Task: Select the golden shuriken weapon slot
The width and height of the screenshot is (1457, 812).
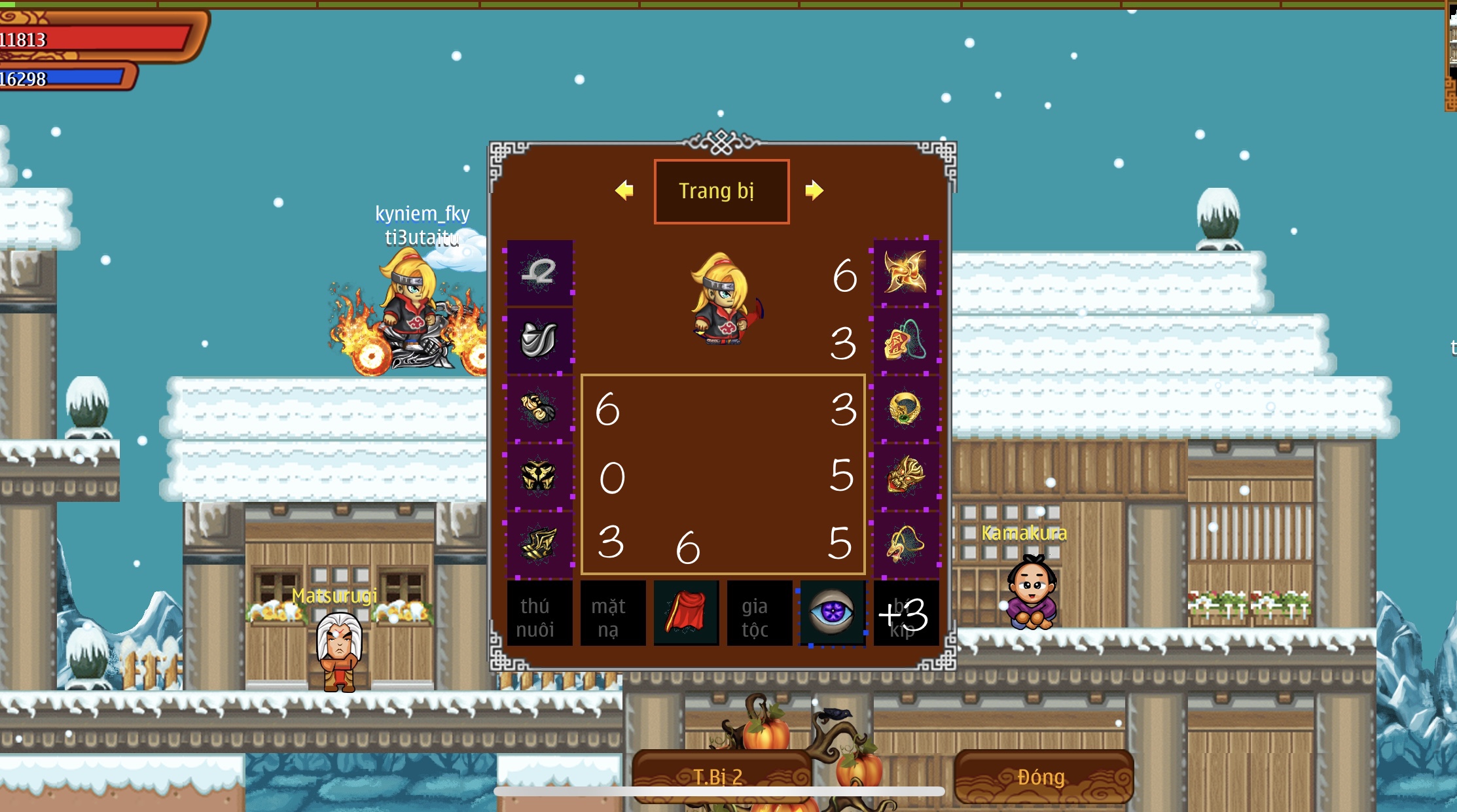Action: point(906,272)
